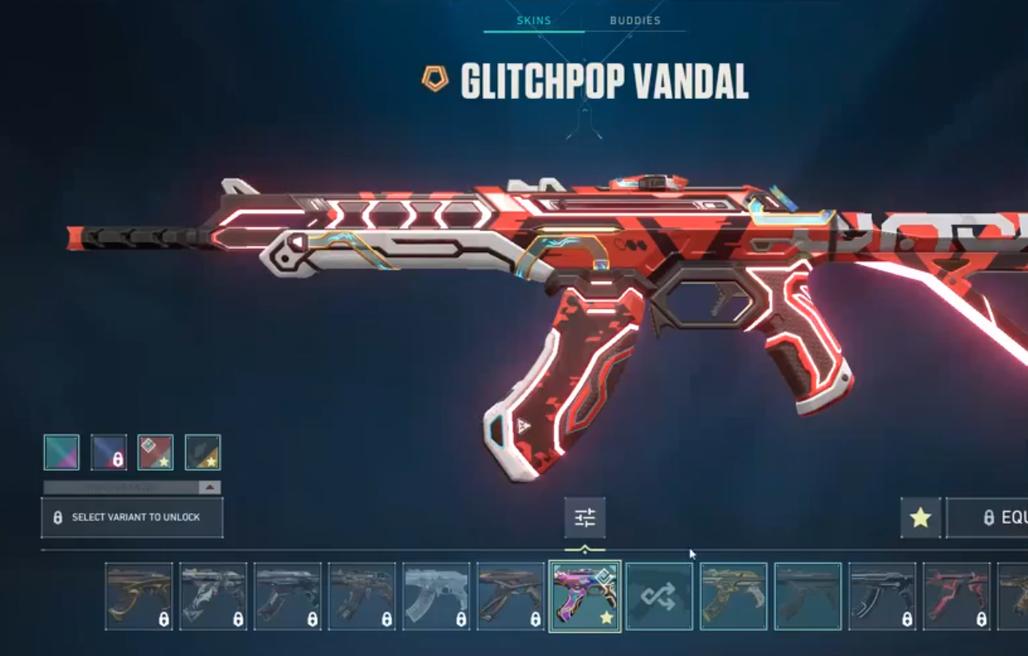
Task: Select the gold and olive Vandal skin thumbnail
Action: 733,596
